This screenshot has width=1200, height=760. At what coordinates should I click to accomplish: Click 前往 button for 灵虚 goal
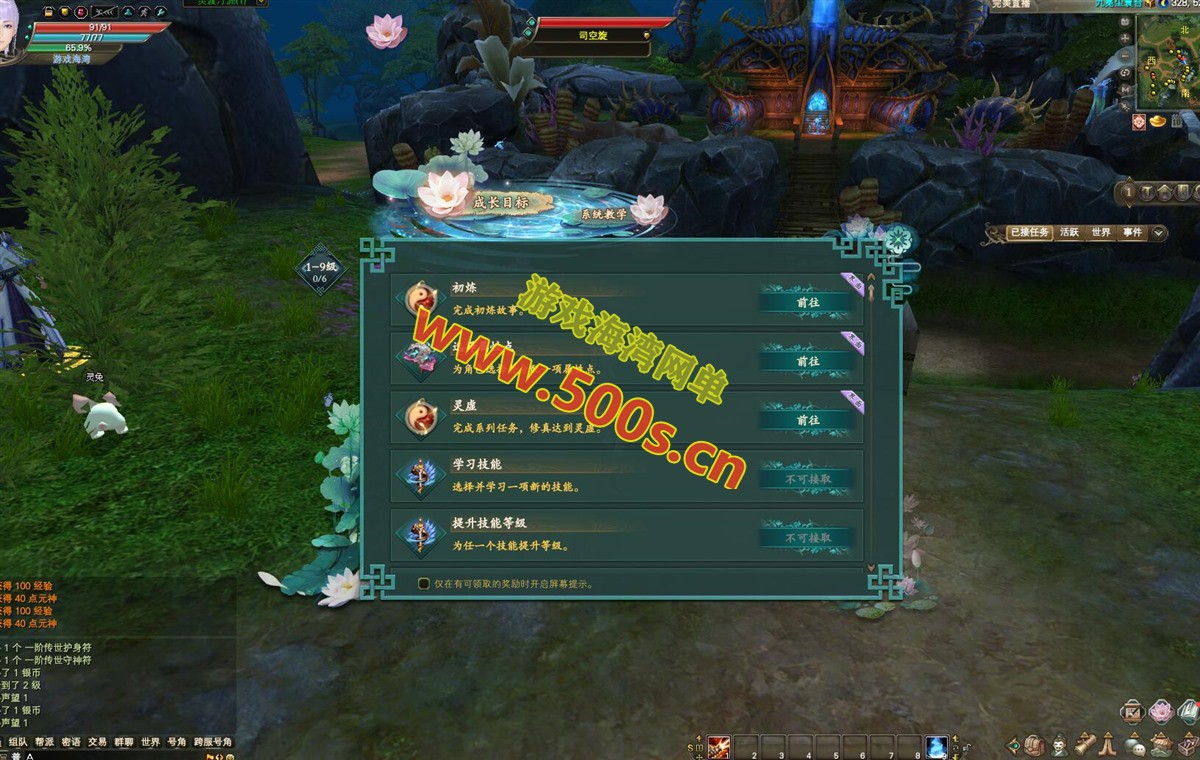(808, 420)
